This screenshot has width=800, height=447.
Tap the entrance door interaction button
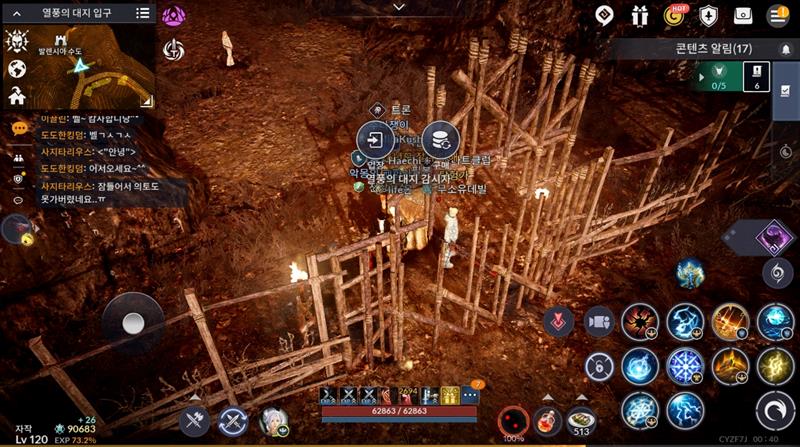377,138
